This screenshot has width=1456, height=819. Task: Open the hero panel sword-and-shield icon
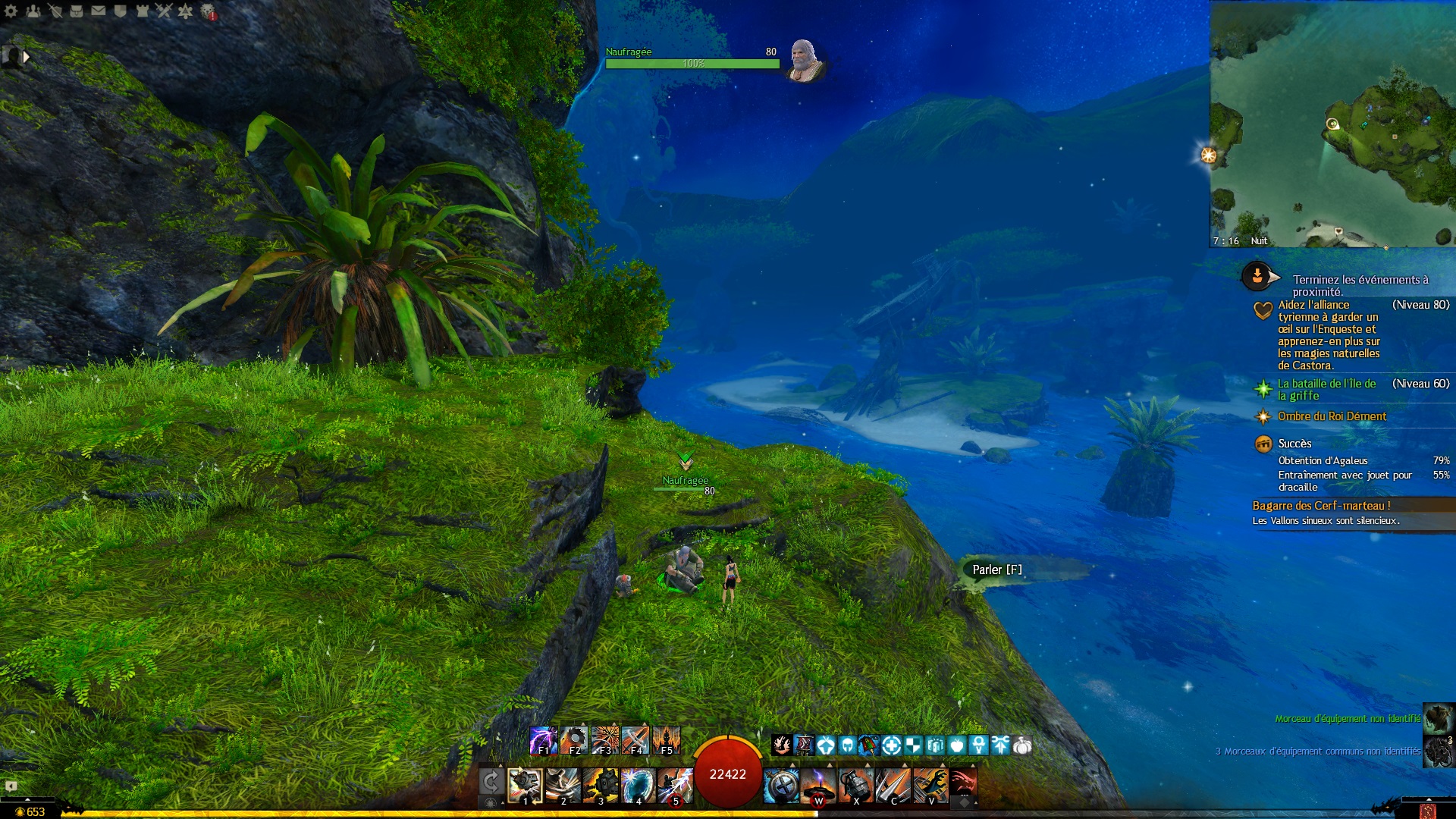pyautogui.click(x=55, y=11)
